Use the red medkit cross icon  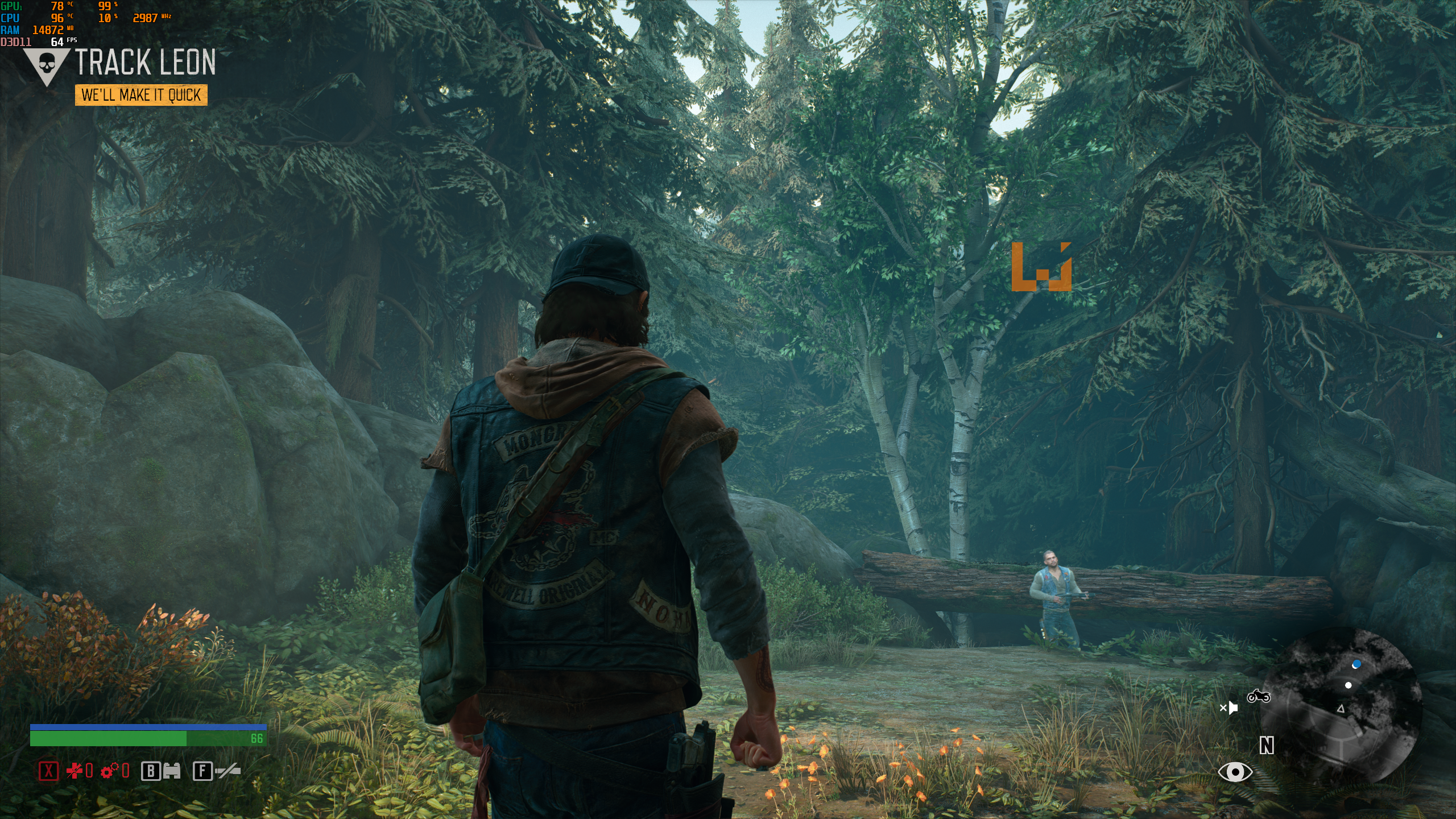tap(75, 771)
